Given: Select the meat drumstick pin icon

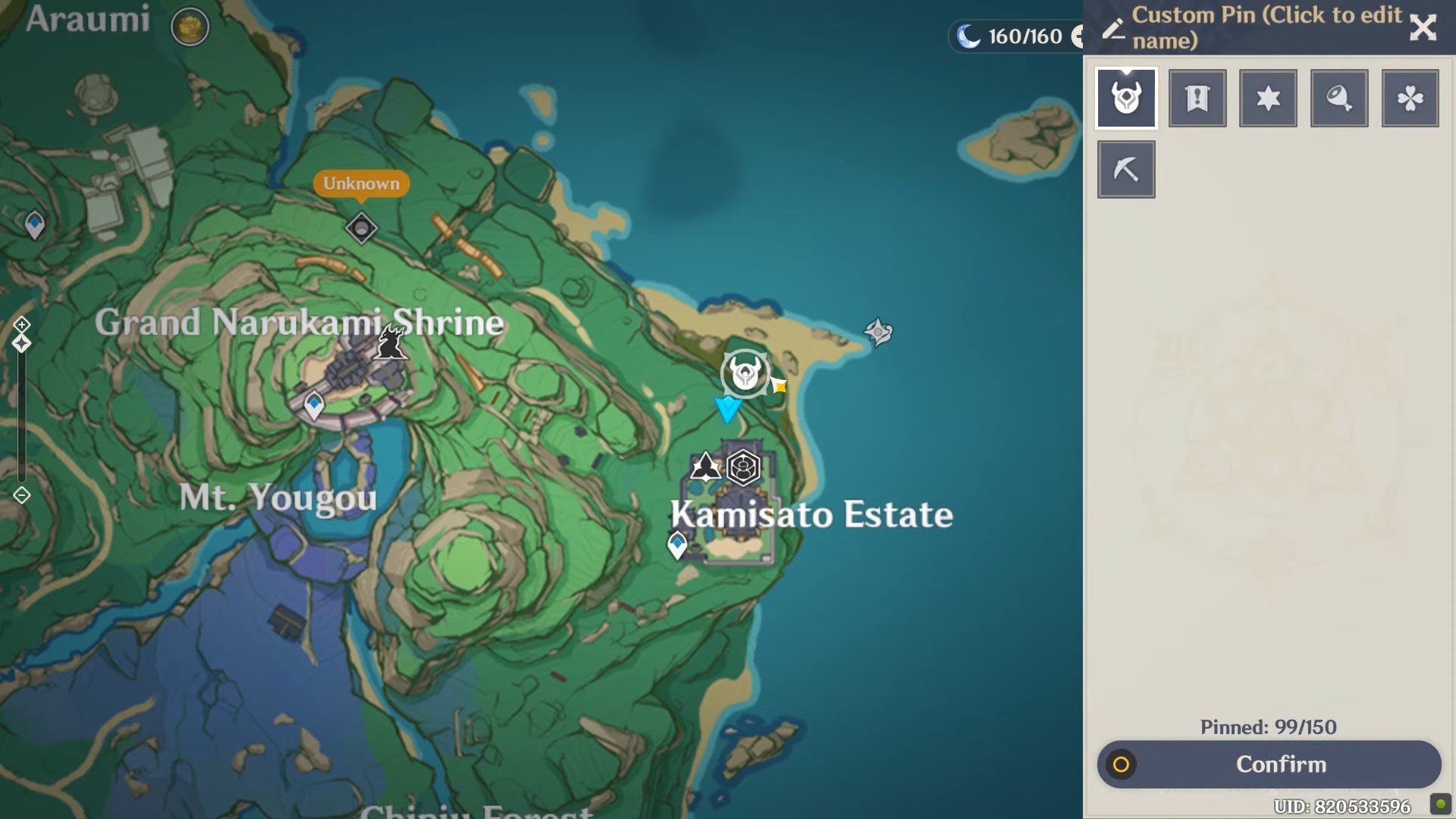Looking at the screenshot, I should click(1339, 98).
